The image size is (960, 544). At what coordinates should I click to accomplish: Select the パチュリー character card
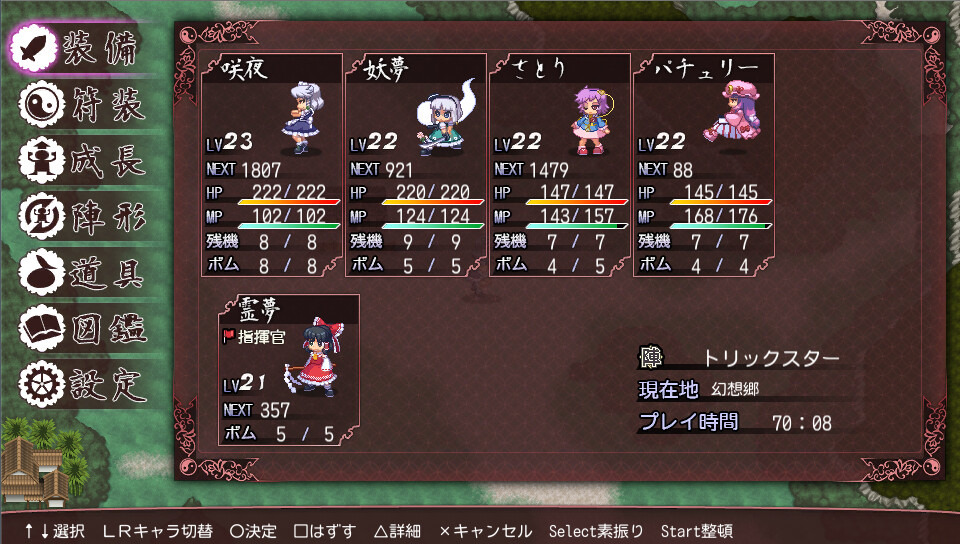(703, 165)
